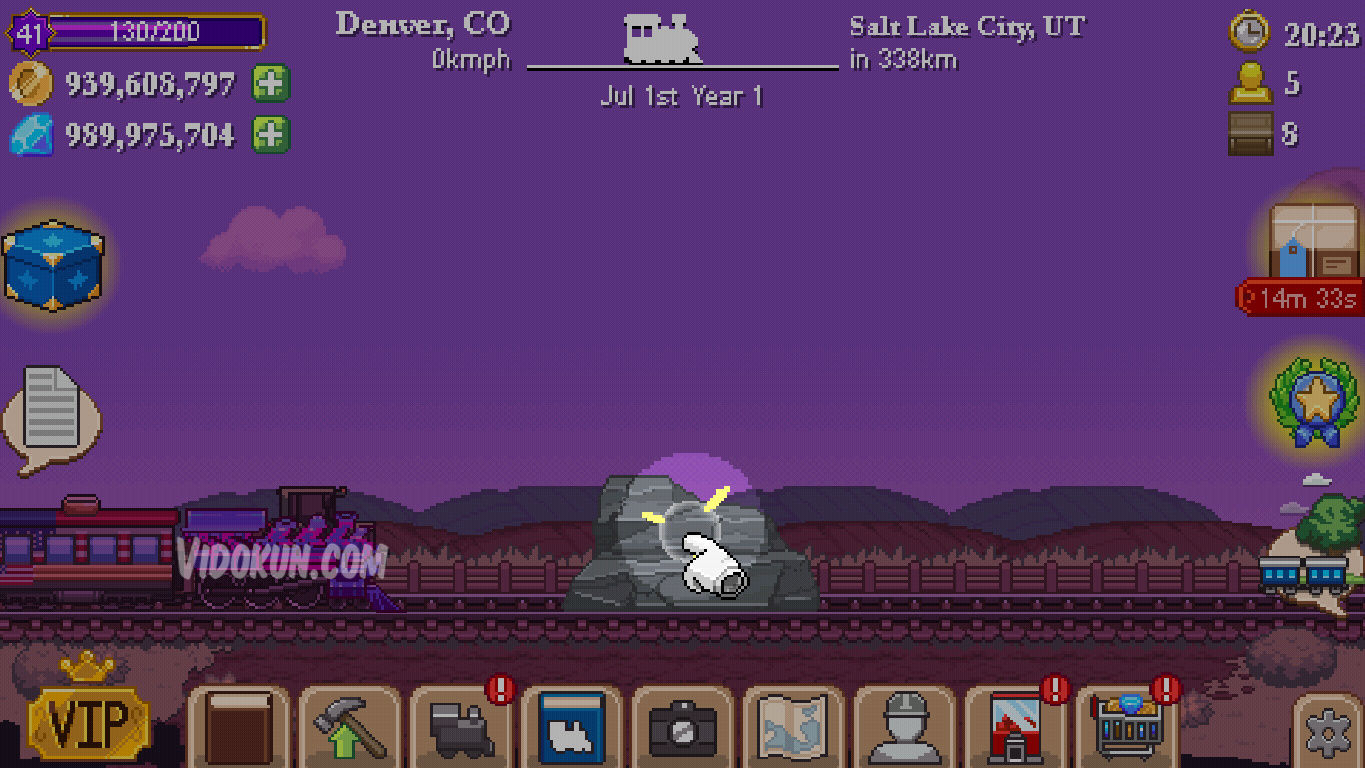Image resolution: width=1365 pixels, height=768 pixels.
Task: Select the camera photo tool
Action: [681, 730]
